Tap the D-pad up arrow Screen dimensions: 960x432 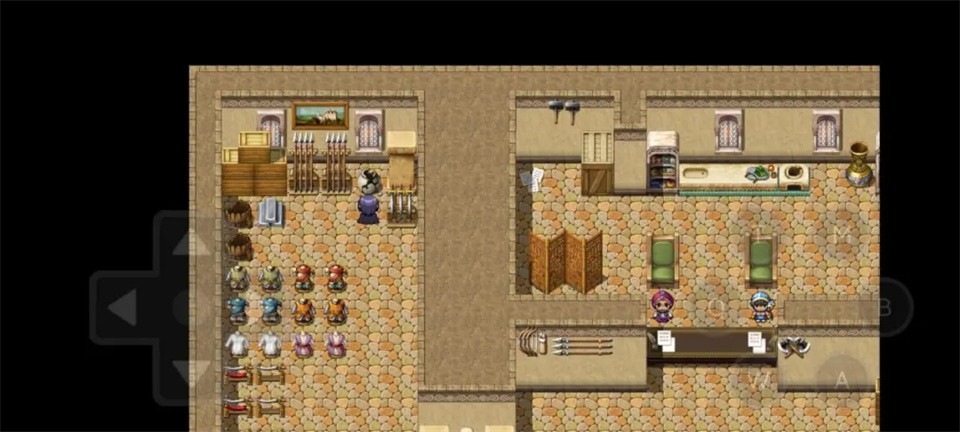(x=191, y=242)
